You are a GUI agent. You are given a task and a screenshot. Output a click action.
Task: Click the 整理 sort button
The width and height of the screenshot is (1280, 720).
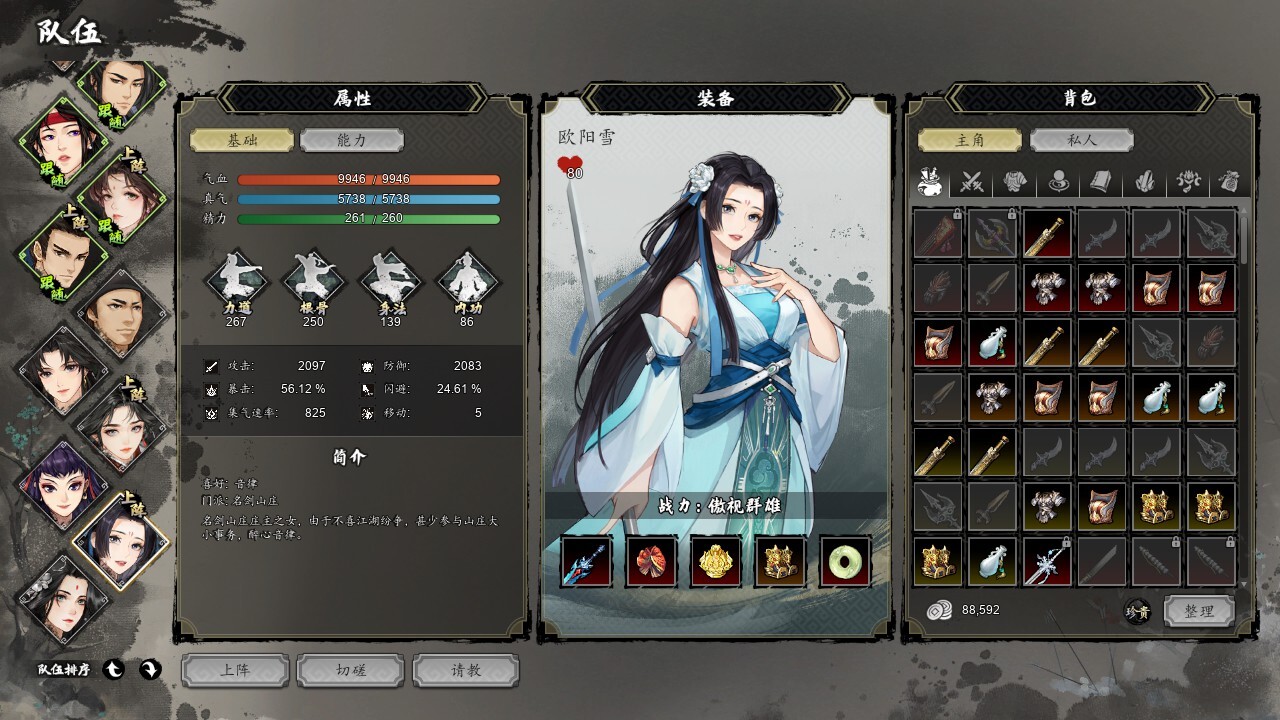point(1198,610)
